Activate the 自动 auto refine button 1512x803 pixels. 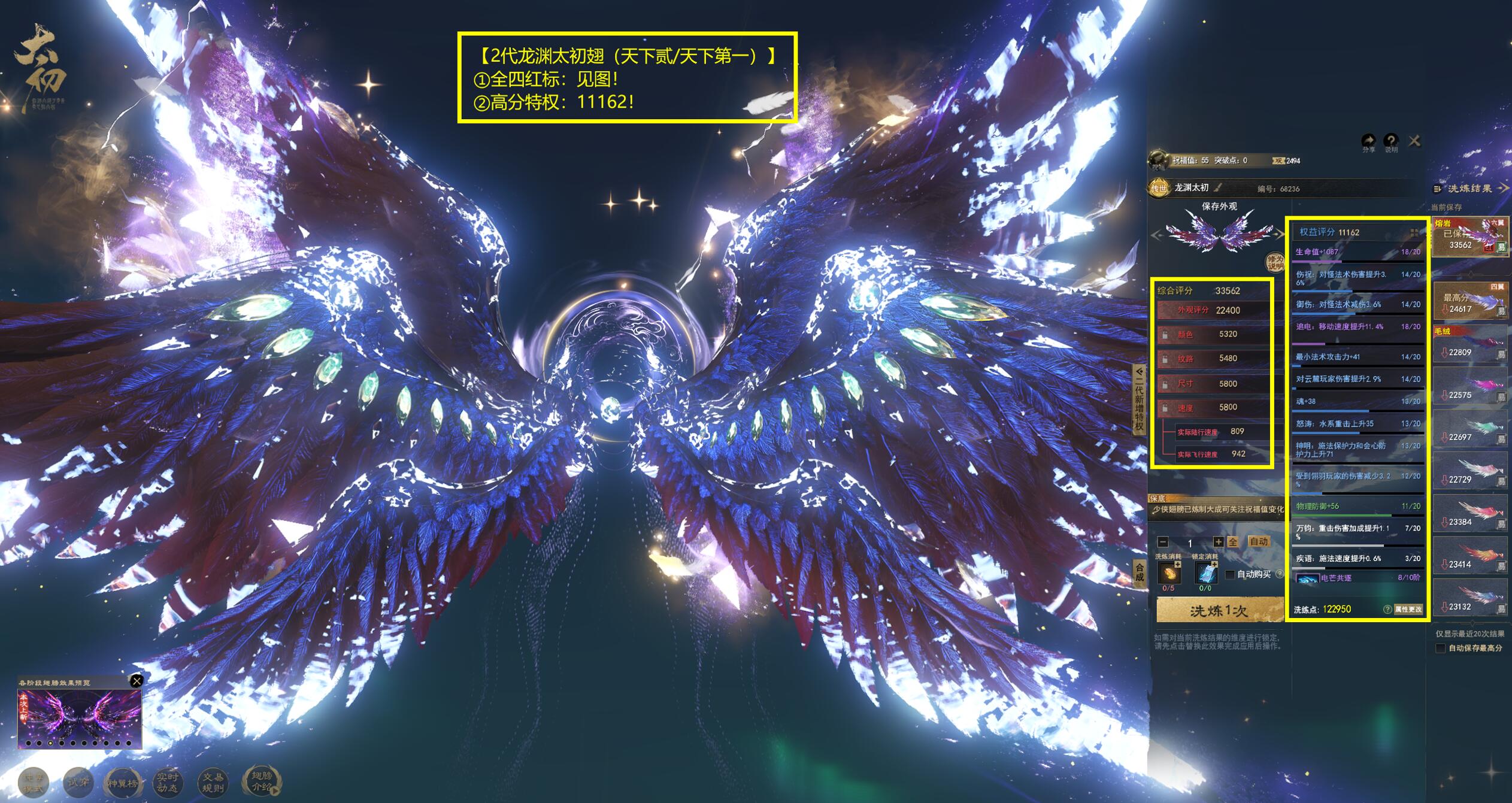[1259, 541]
